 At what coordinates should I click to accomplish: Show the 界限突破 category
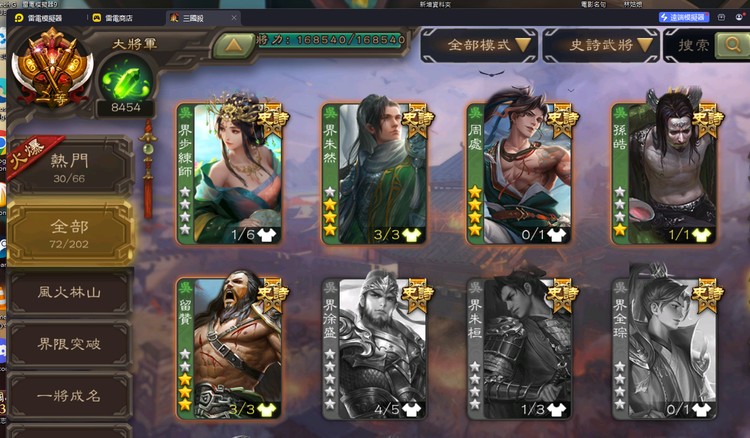click(70, 344)
